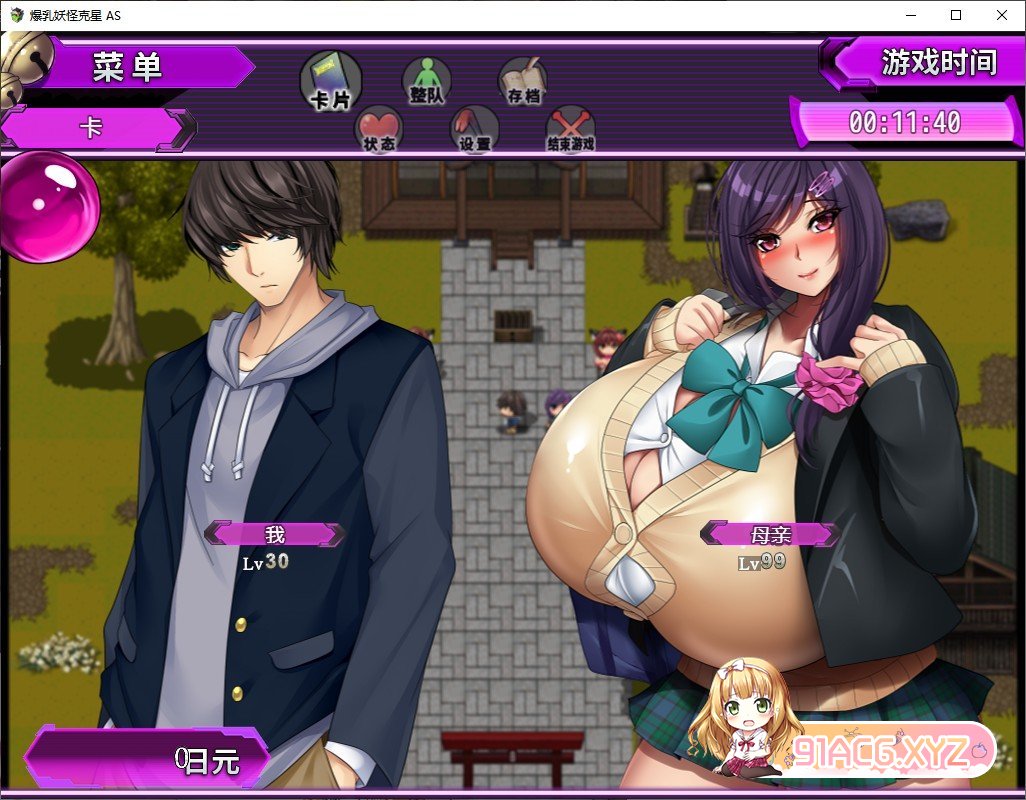This screenshot has width=1026, height=800.
Task: Minimize the game window
Action: coord(910,15)
